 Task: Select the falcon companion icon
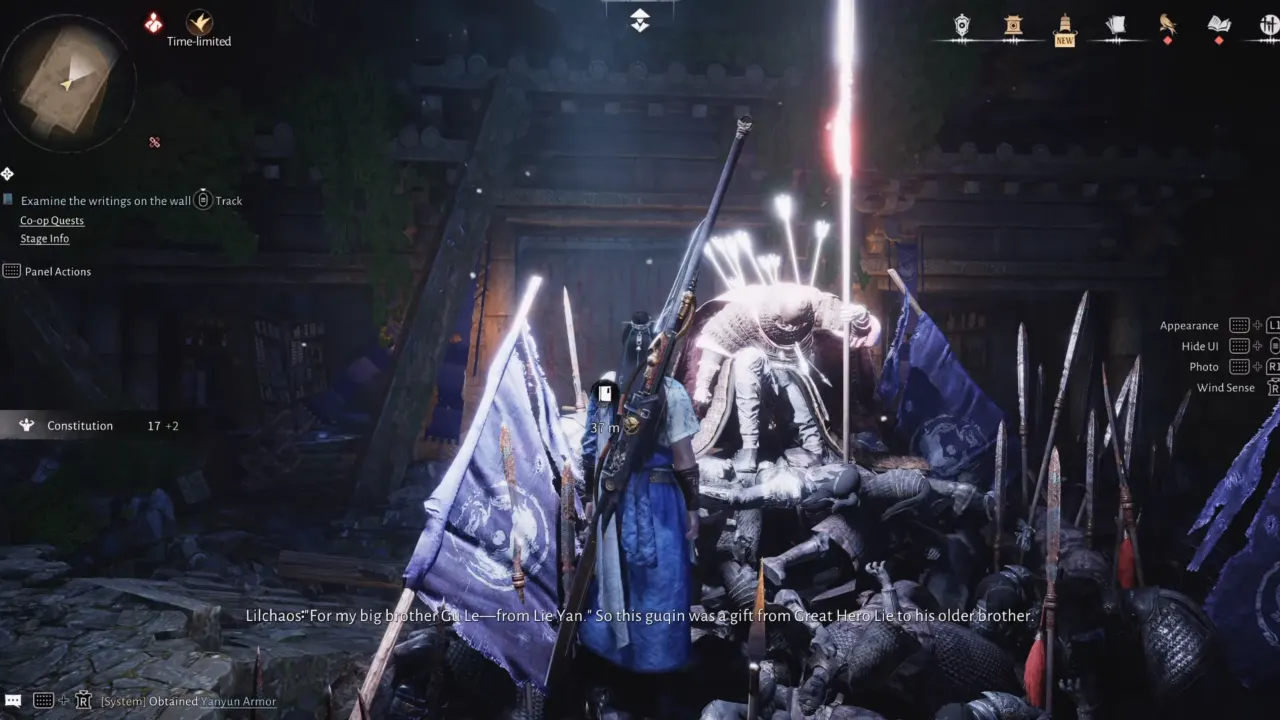1167,24
